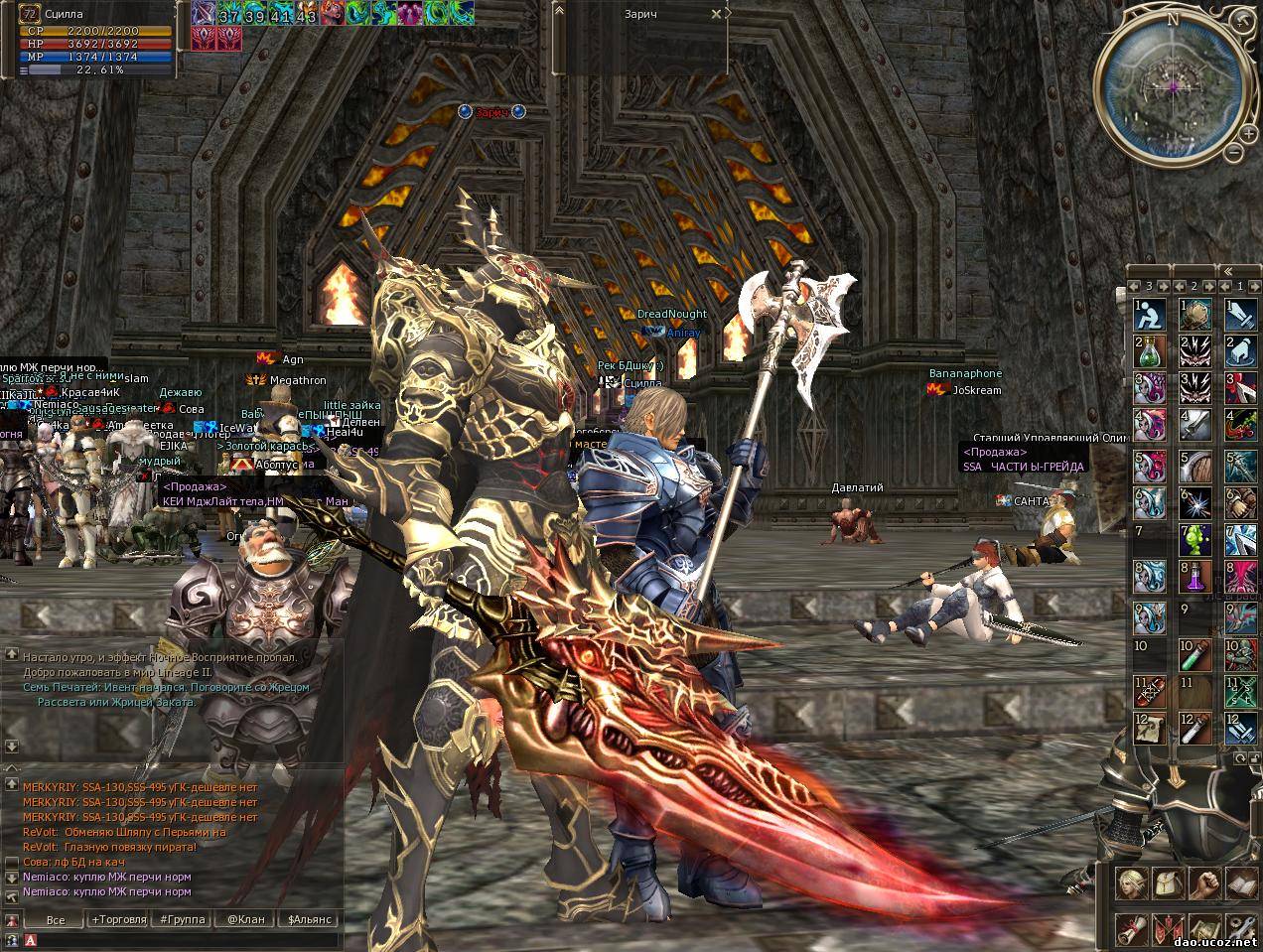Open the system menu wrench icon

click(1241, 928)
